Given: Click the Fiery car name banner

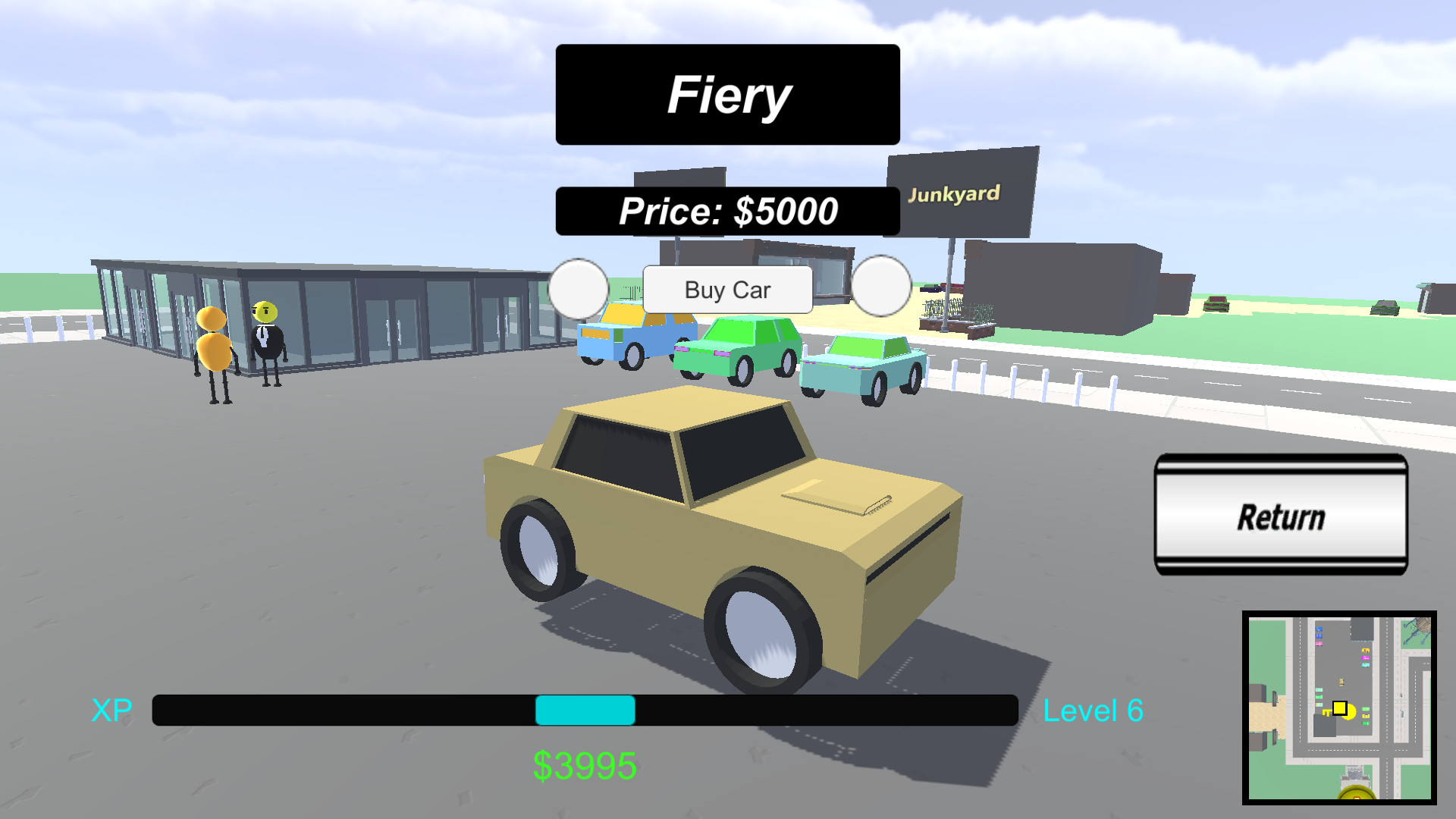Looking at the screenshot, I should [x=726, y=93].
